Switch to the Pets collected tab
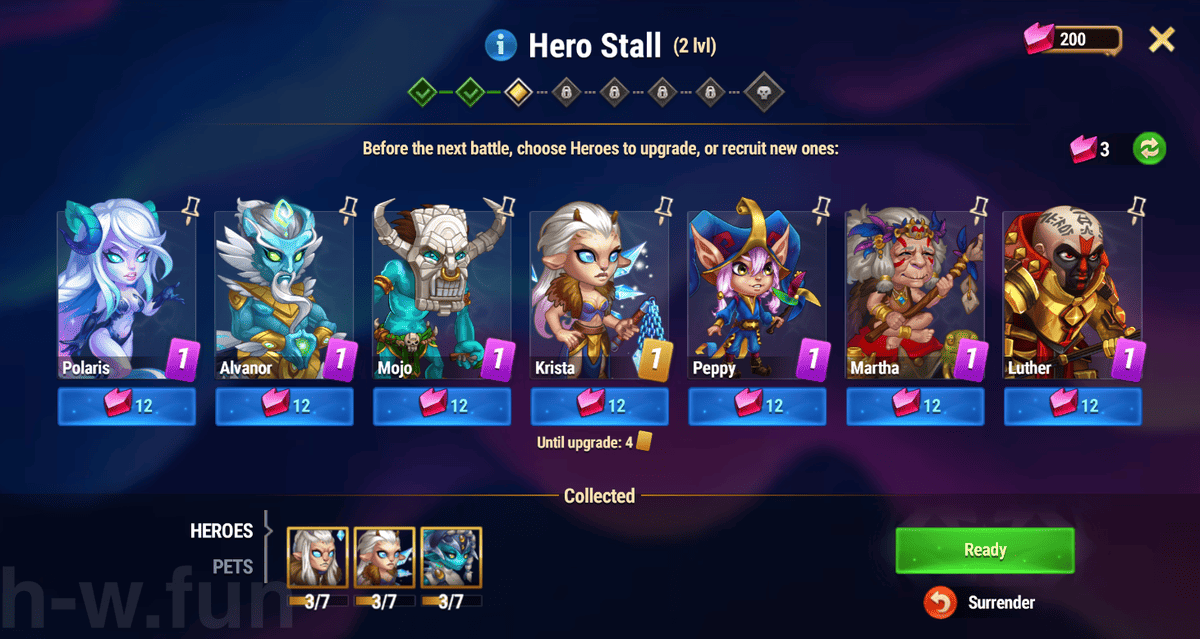The image size is (1200, 639). 232,567
